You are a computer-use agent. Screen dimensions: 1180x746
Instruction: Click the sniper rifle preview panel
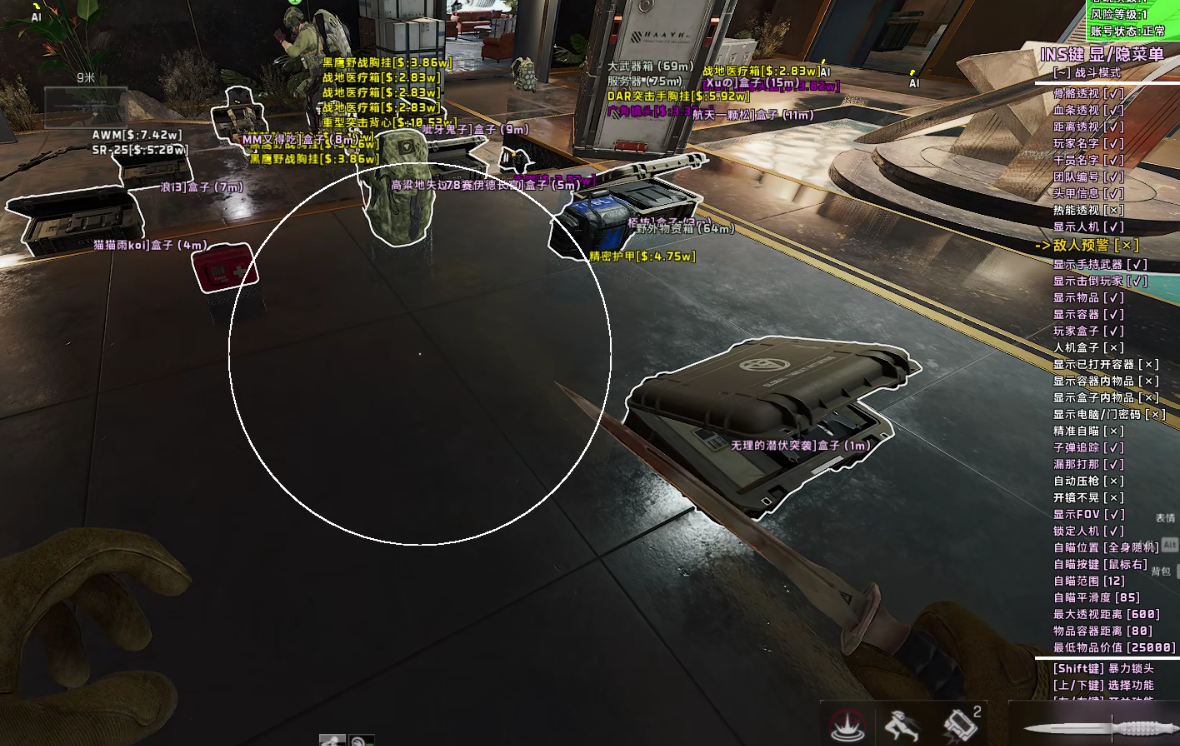[x=85, y=106]
